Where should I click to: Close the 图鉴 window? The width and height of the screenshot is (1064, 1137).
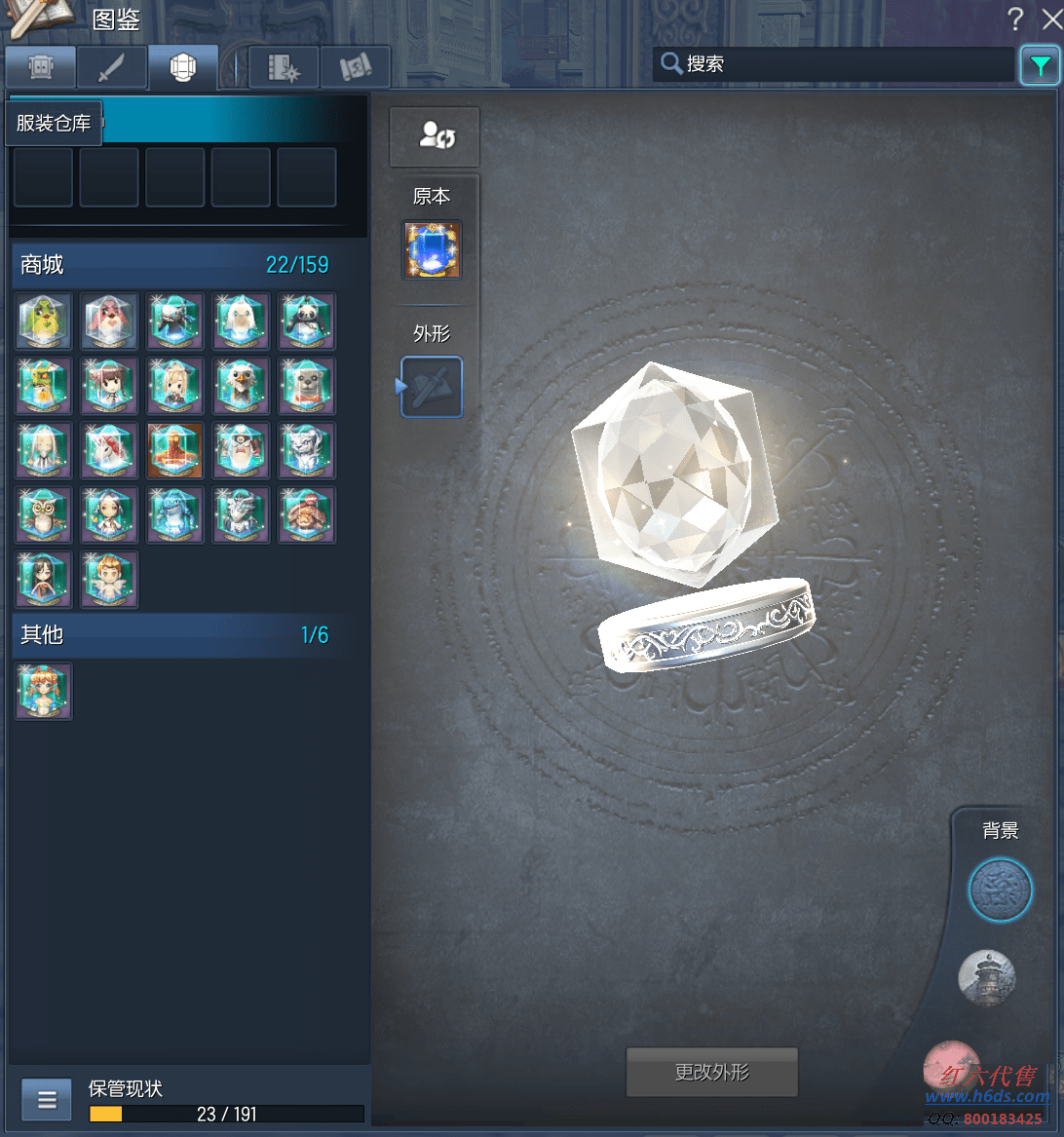pos(1050,19)
